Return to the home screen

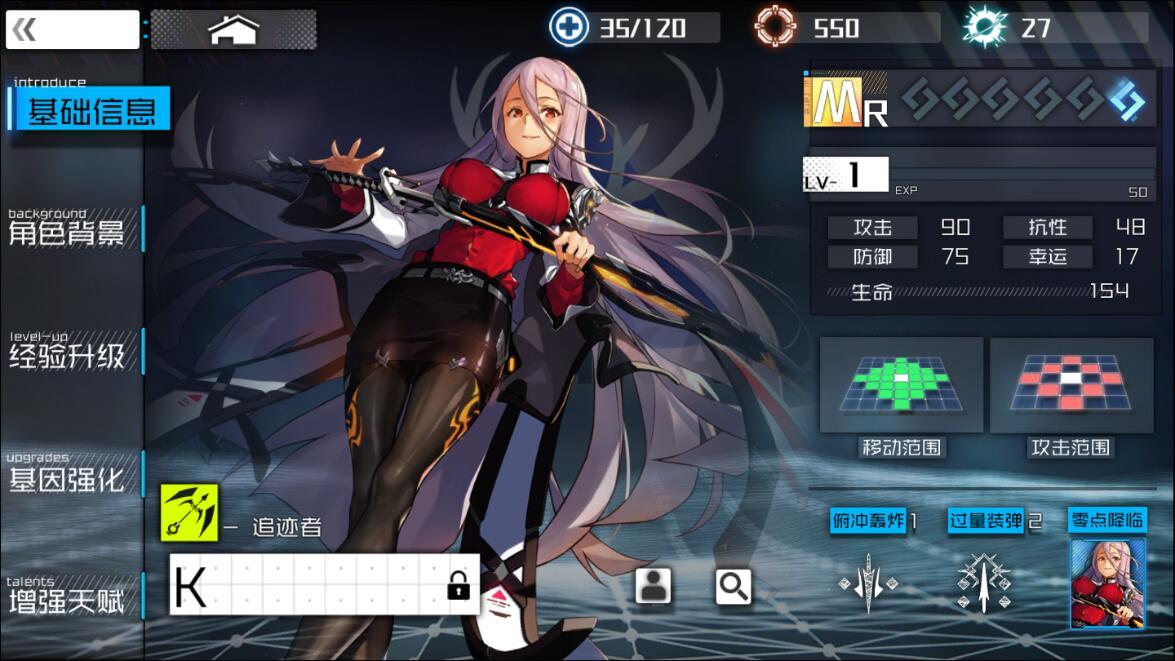click(x=233, y=30)
